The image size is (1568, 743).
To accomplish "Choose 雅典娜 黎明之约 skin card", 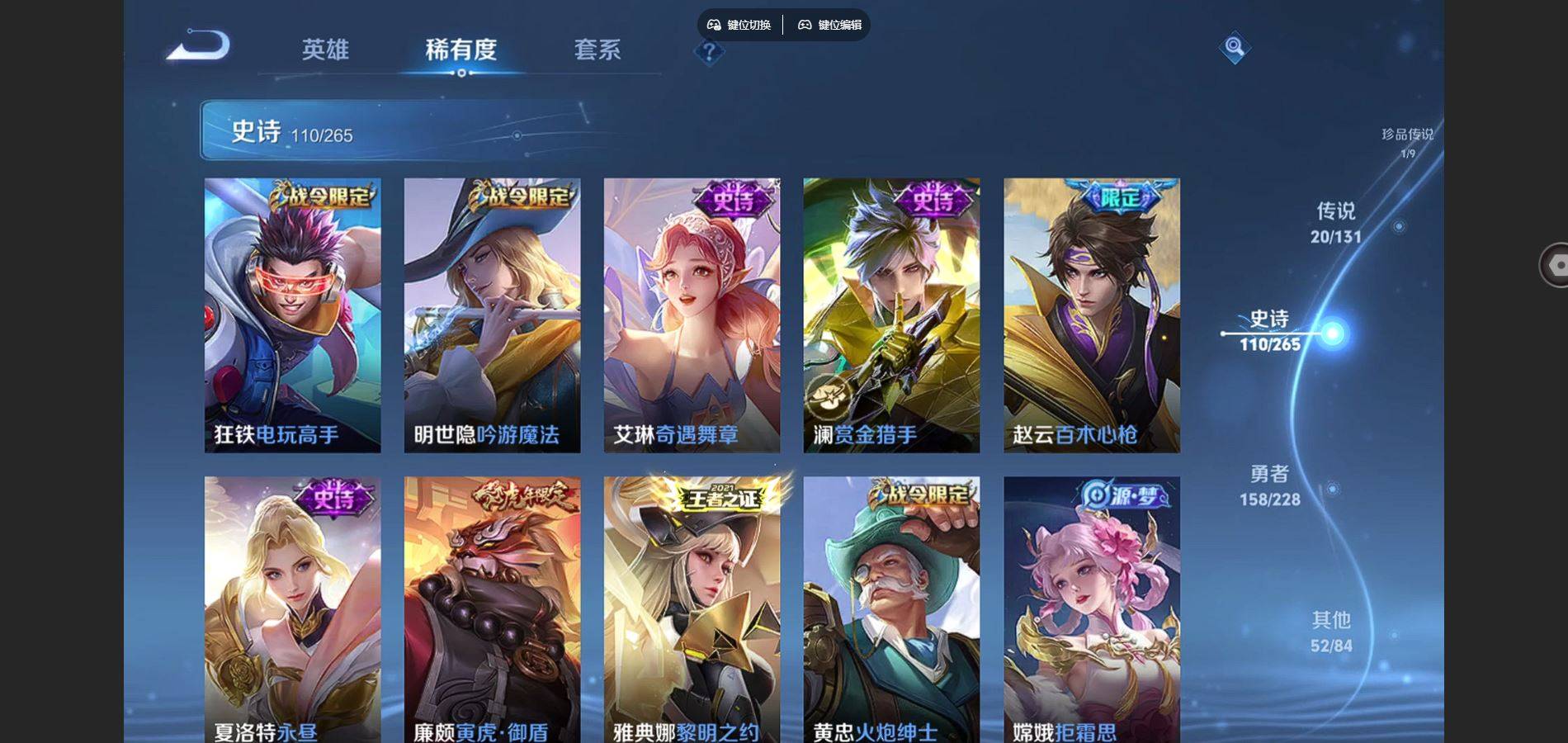I will tap(692, 609).
